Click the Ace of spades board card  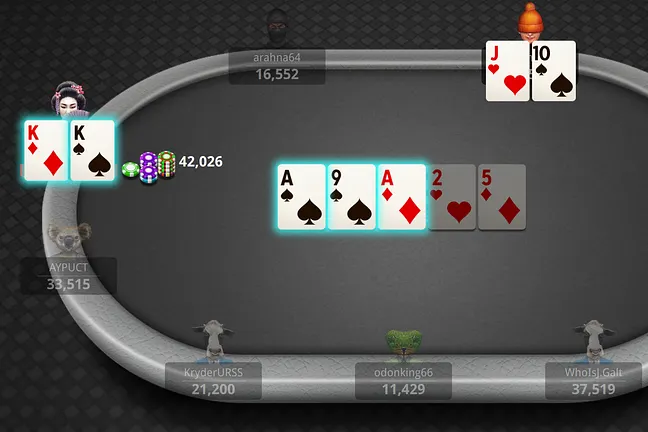(302, 197)
